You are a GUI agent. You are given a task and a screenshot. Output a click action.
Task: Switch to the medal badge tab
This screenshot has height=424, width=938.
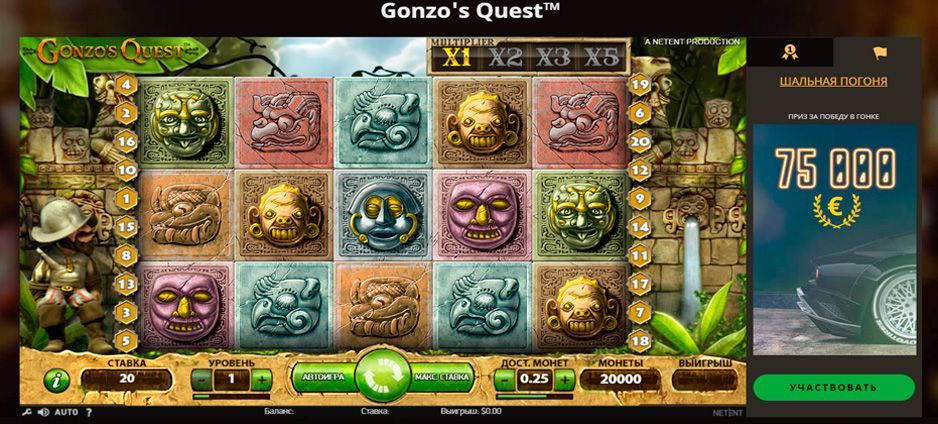pyautogui.click(x=790, y=52)
